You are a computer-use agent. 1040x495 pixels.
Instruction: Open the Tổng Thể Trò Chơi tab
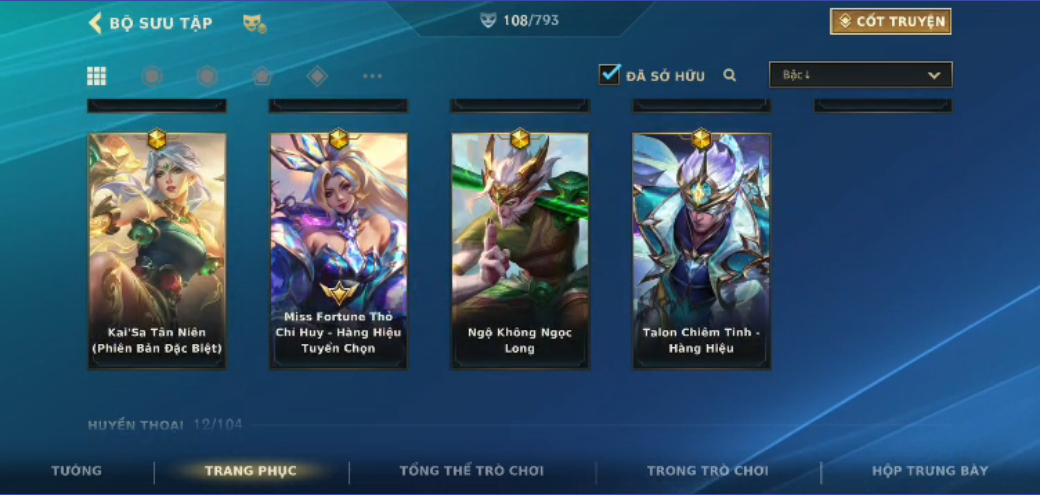471,471
